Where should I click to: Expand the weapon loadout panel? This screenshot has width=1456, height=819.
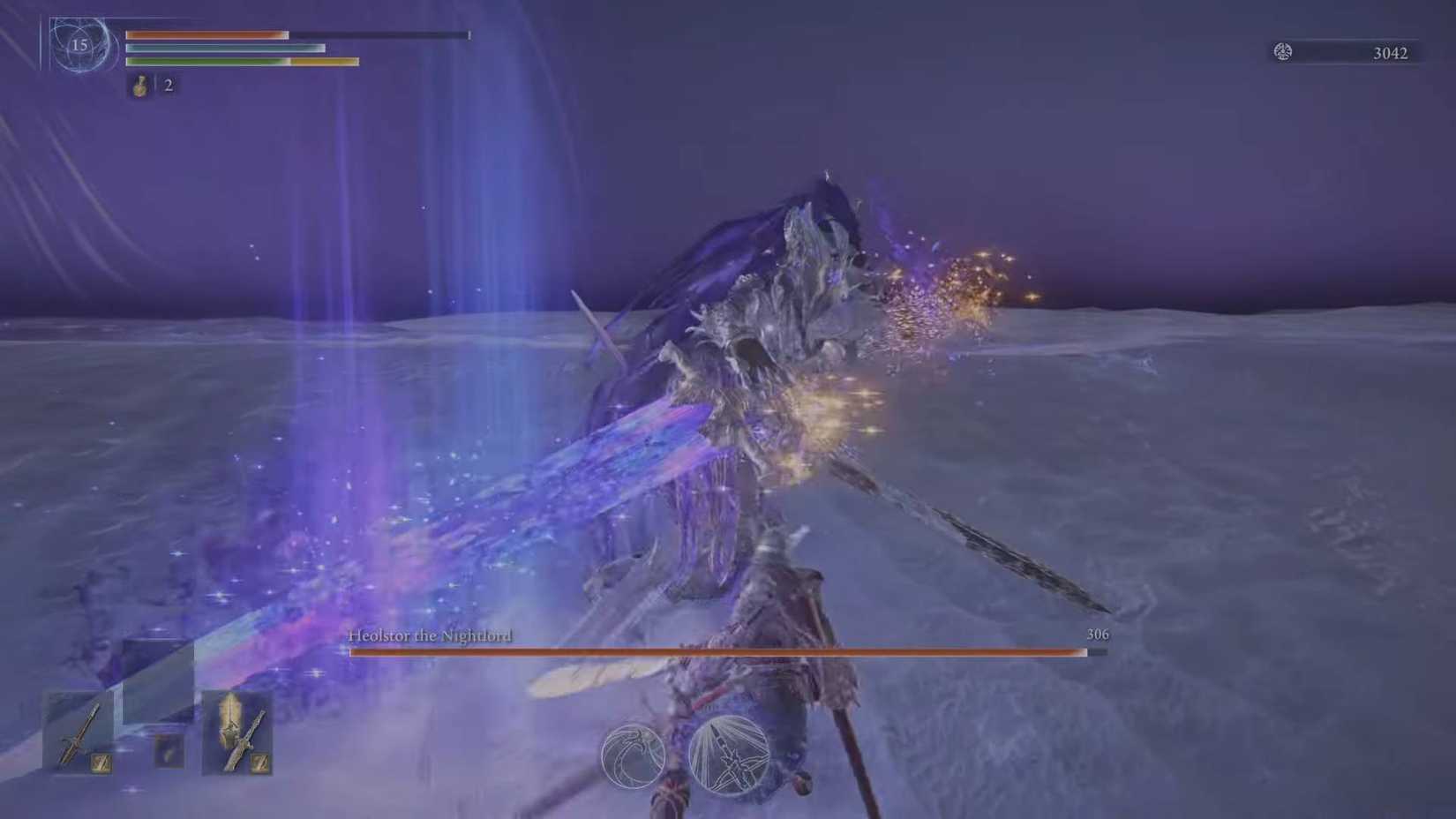click(159, 733)
